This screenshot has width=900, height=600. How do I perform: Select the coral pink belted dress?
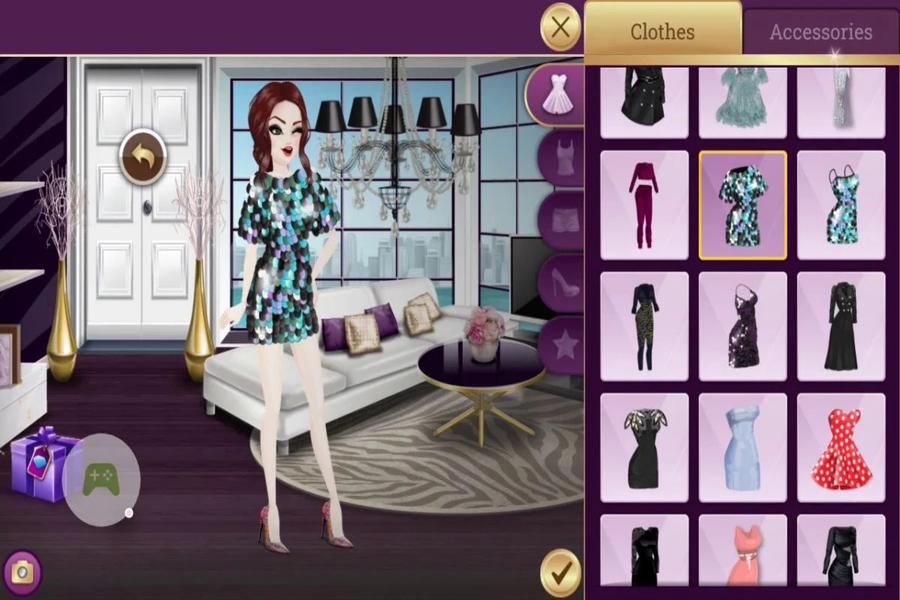tap(742, 555)
